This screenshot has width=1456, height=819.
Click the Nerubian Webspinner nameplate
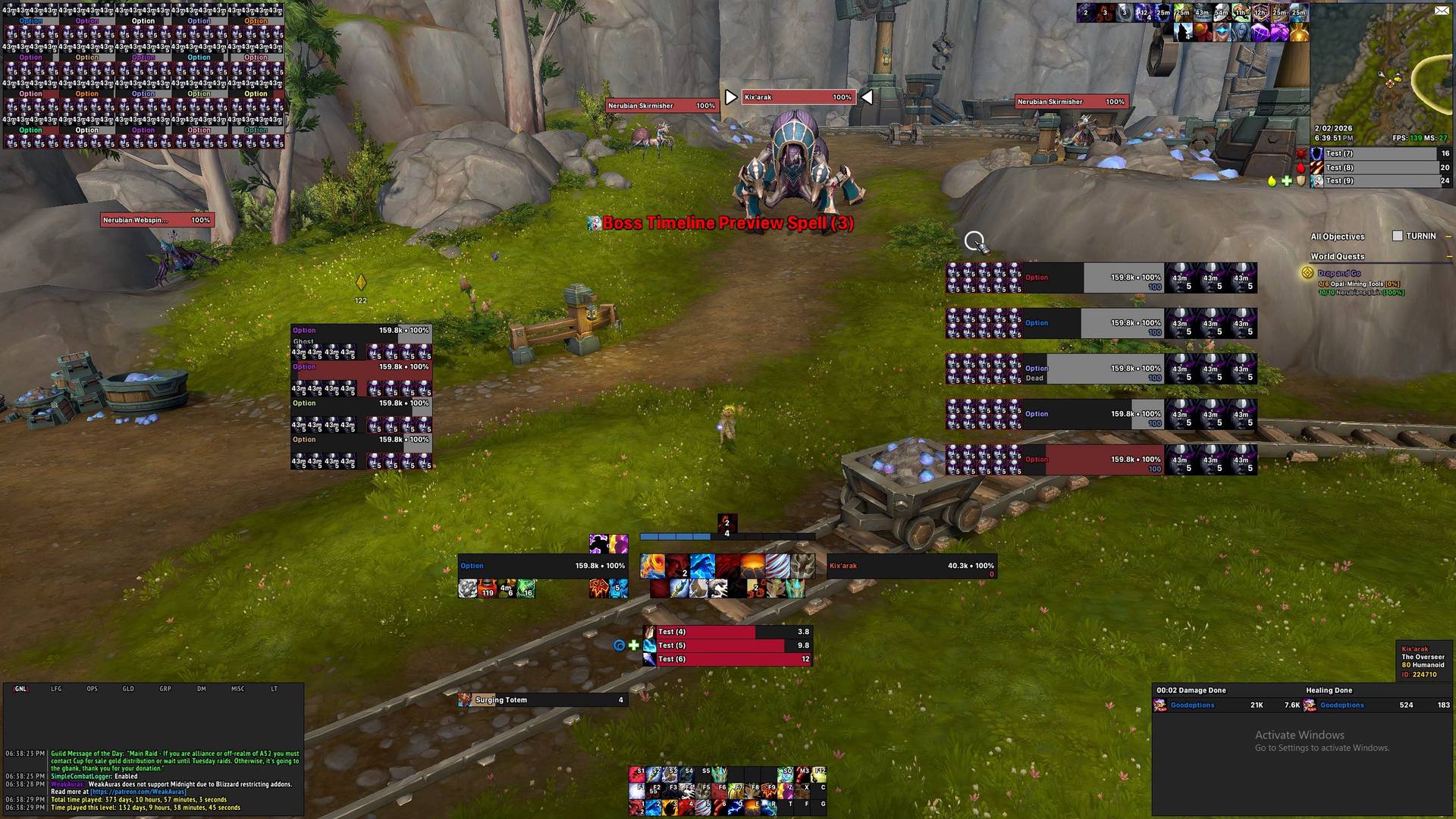click(x=157, y=220)
